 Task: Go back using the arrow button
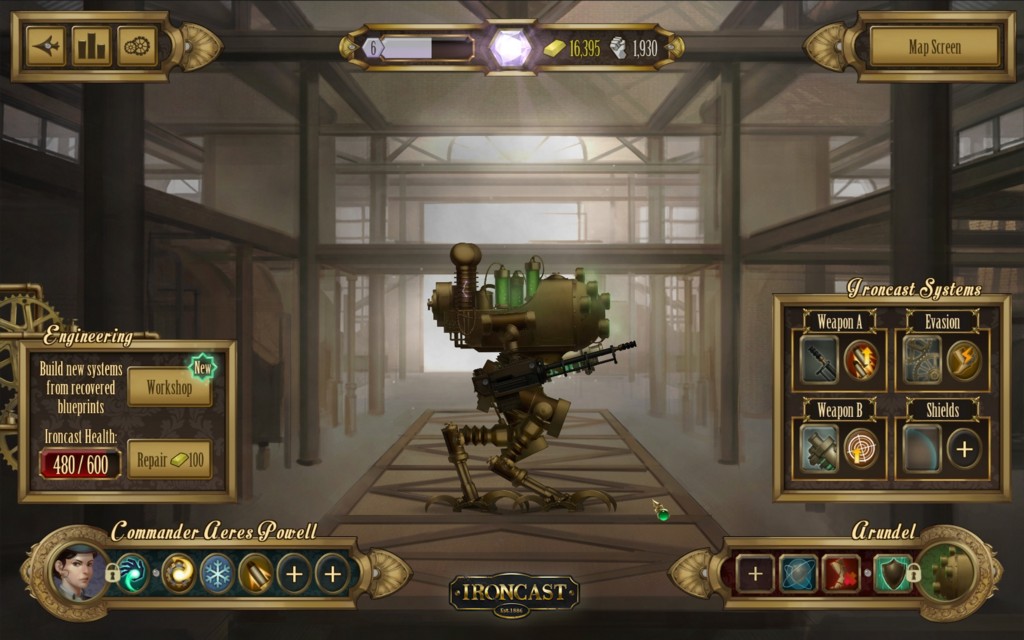[46, 46]
